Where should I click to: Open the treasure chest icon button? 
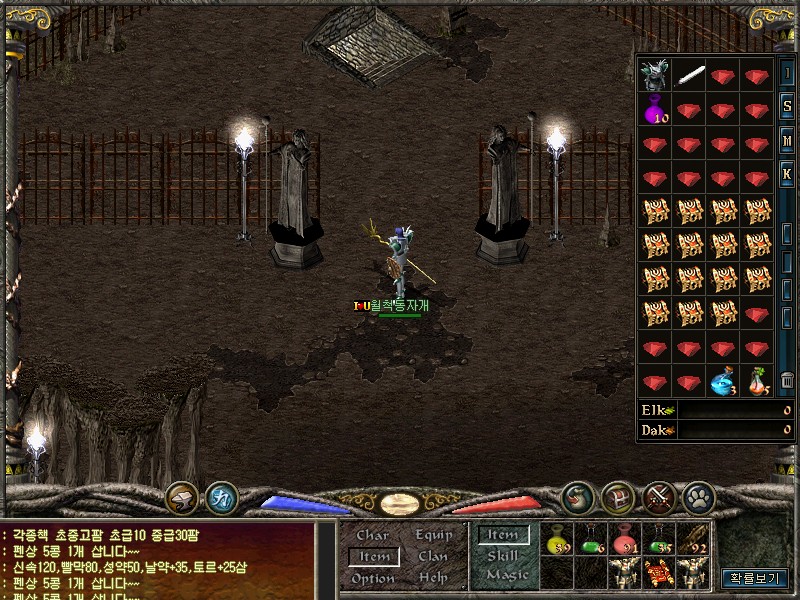[617, 496]
